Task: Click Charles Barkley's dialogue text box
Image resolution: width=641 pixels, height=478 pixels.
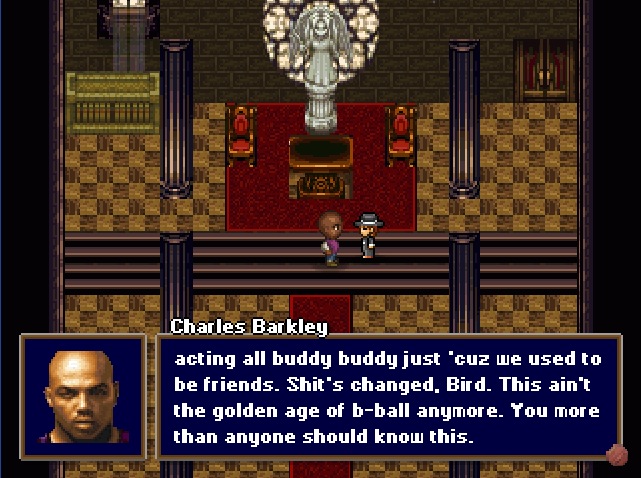Action: point(388,397)
